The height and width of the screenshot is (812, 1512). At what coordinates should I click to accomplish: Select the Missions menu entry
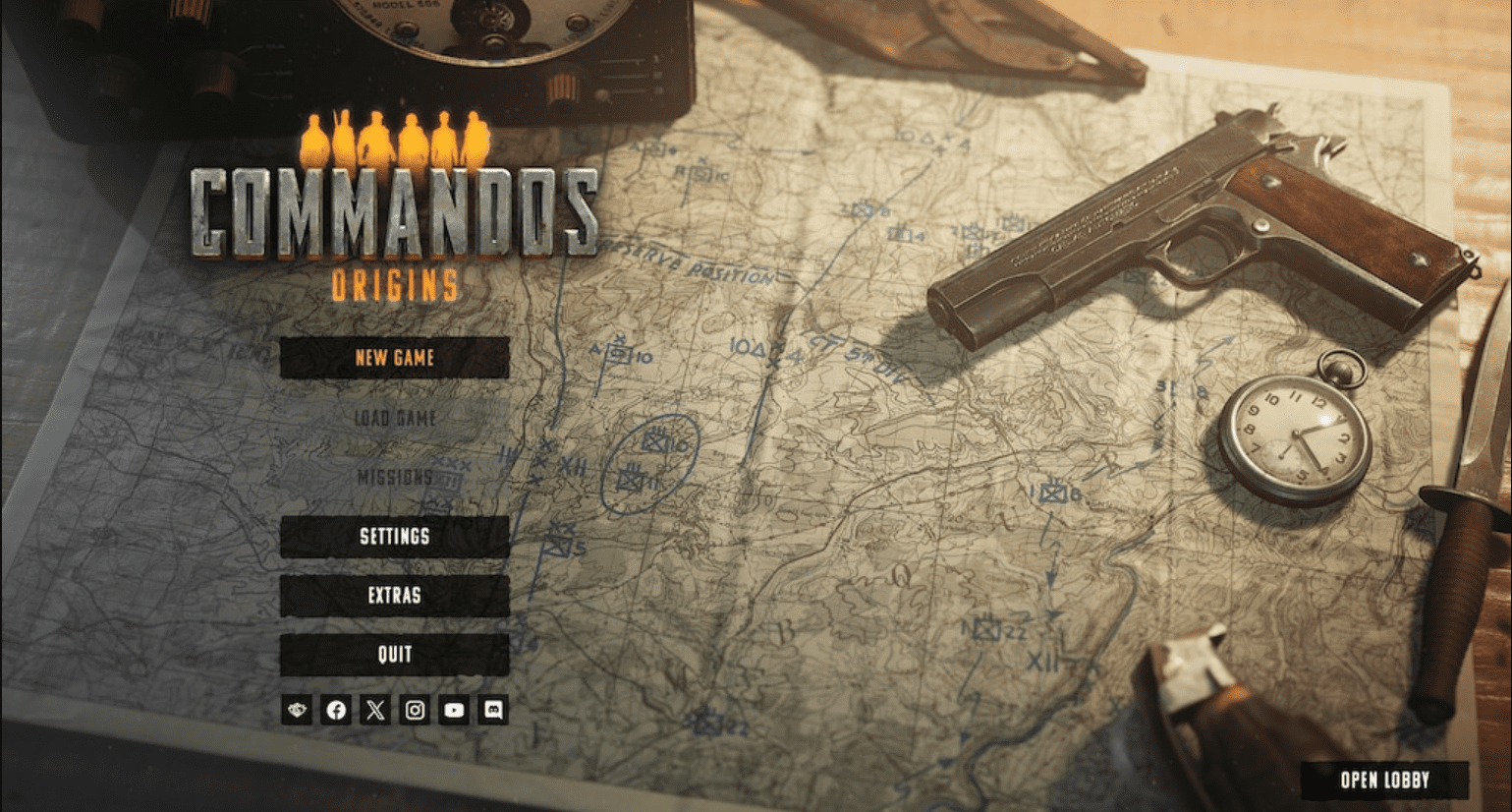(x=394, y=477)
